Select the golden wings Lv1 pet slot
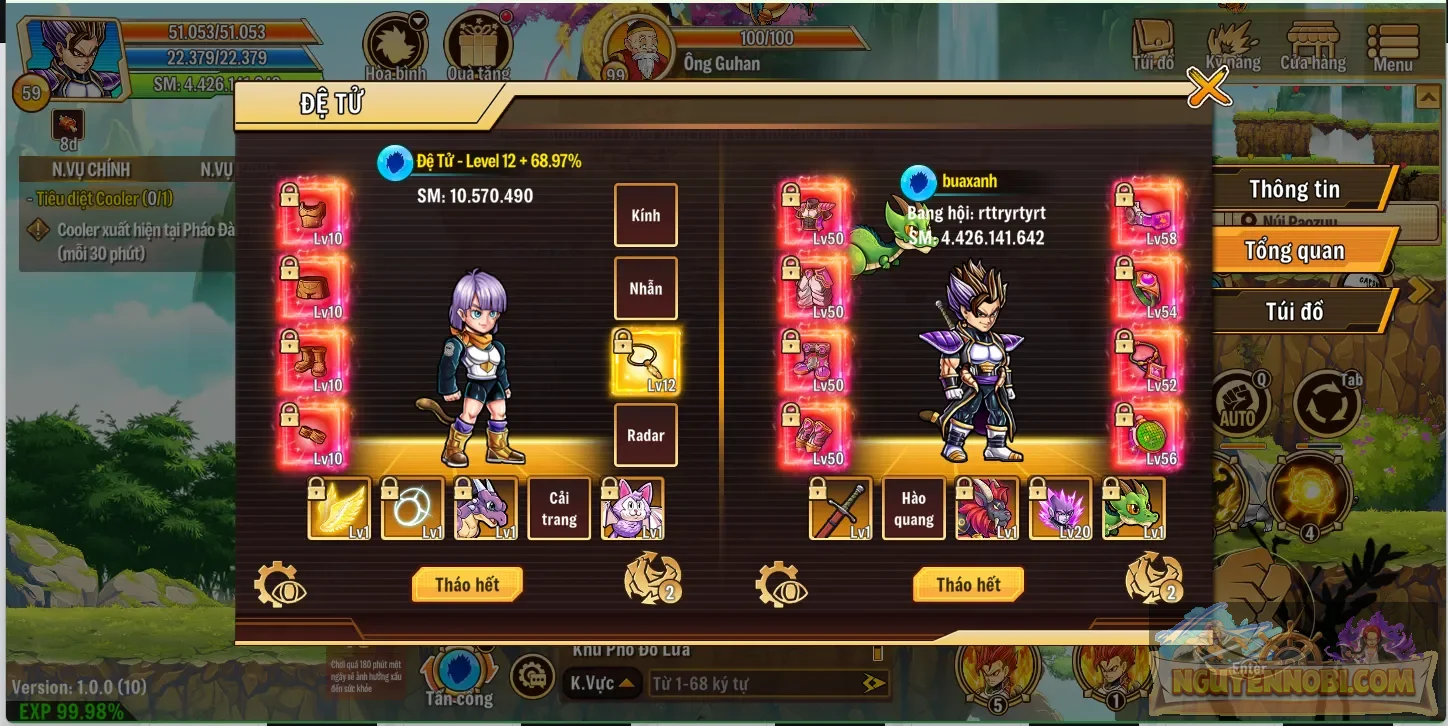This screenshot has height=726, width=1448. 338,508
